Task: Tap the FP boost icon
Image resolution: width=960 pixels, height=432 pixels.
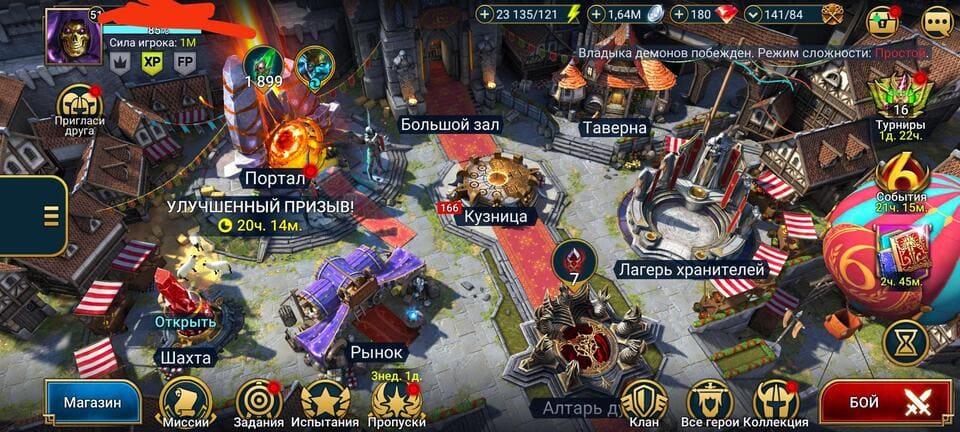Action: [184, 61]
